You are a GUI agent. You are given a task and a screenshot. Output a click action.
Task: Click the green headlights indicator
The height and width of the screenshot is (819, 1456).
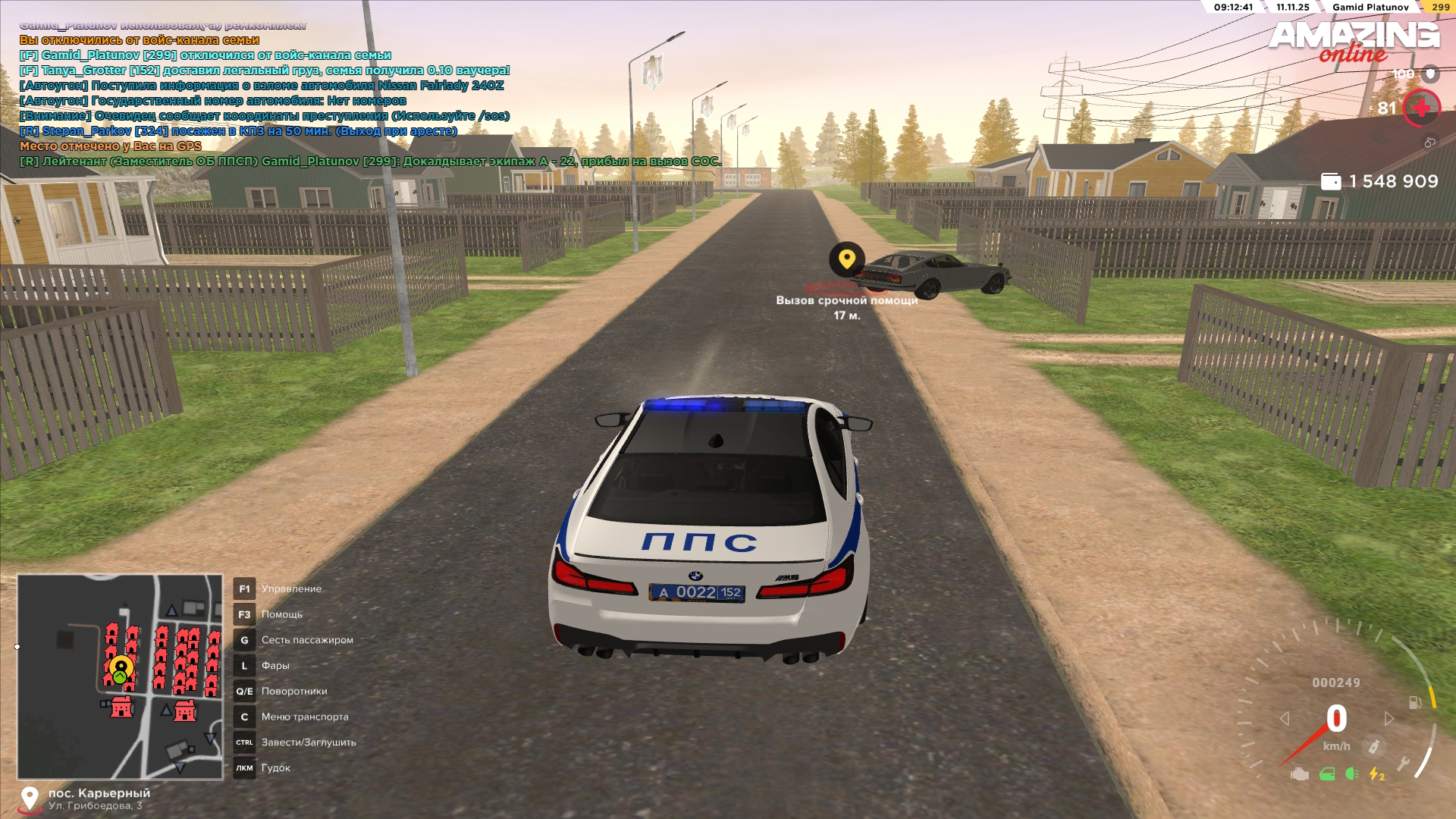coord(1351,774)
